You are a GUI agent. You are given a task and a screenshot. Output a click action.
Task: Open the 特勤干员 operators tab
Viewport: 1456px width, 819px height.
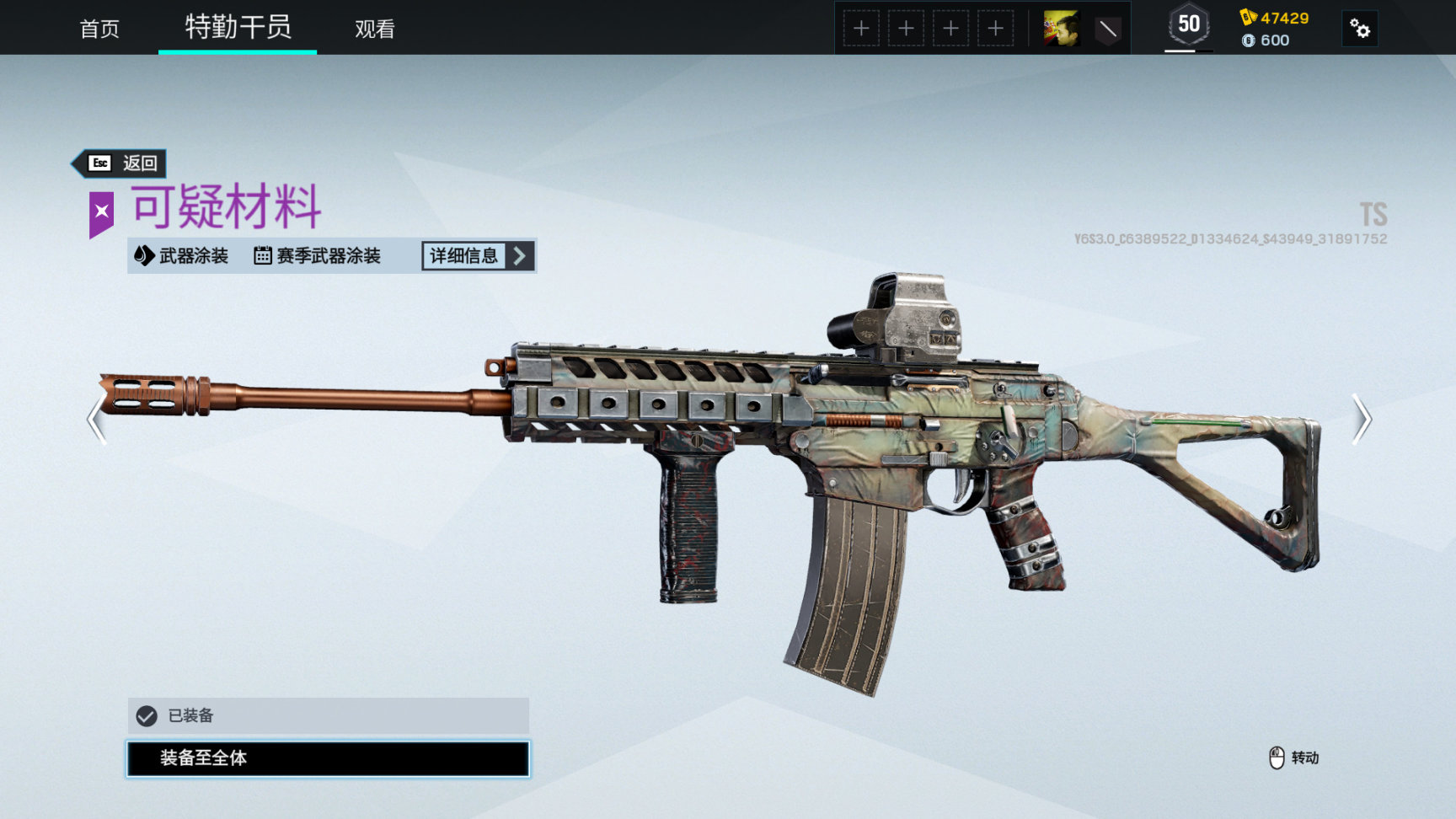tap(238, 28)
